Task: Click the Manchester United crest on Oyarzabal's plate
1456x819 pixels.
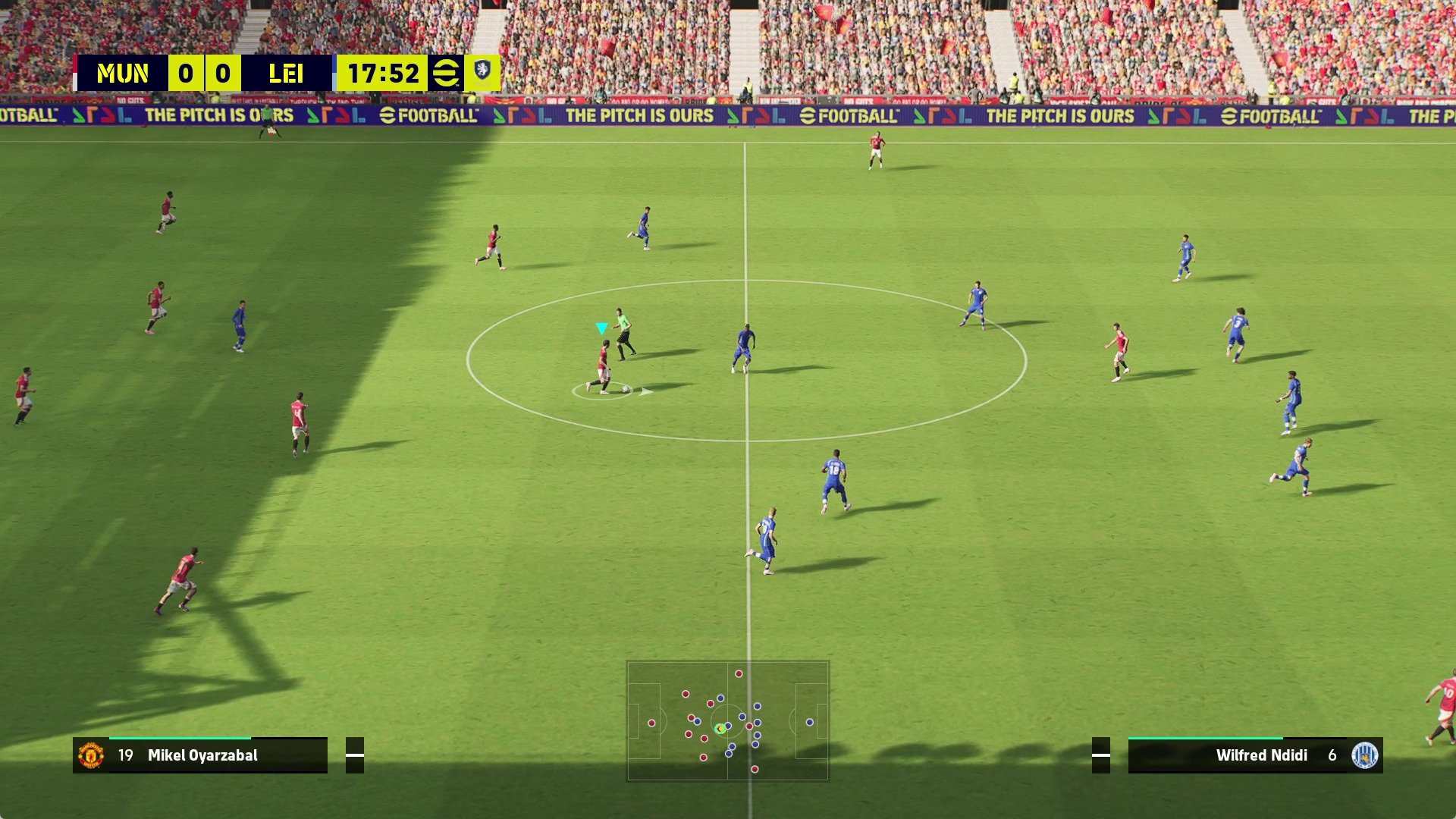Action: pos(93,755)
